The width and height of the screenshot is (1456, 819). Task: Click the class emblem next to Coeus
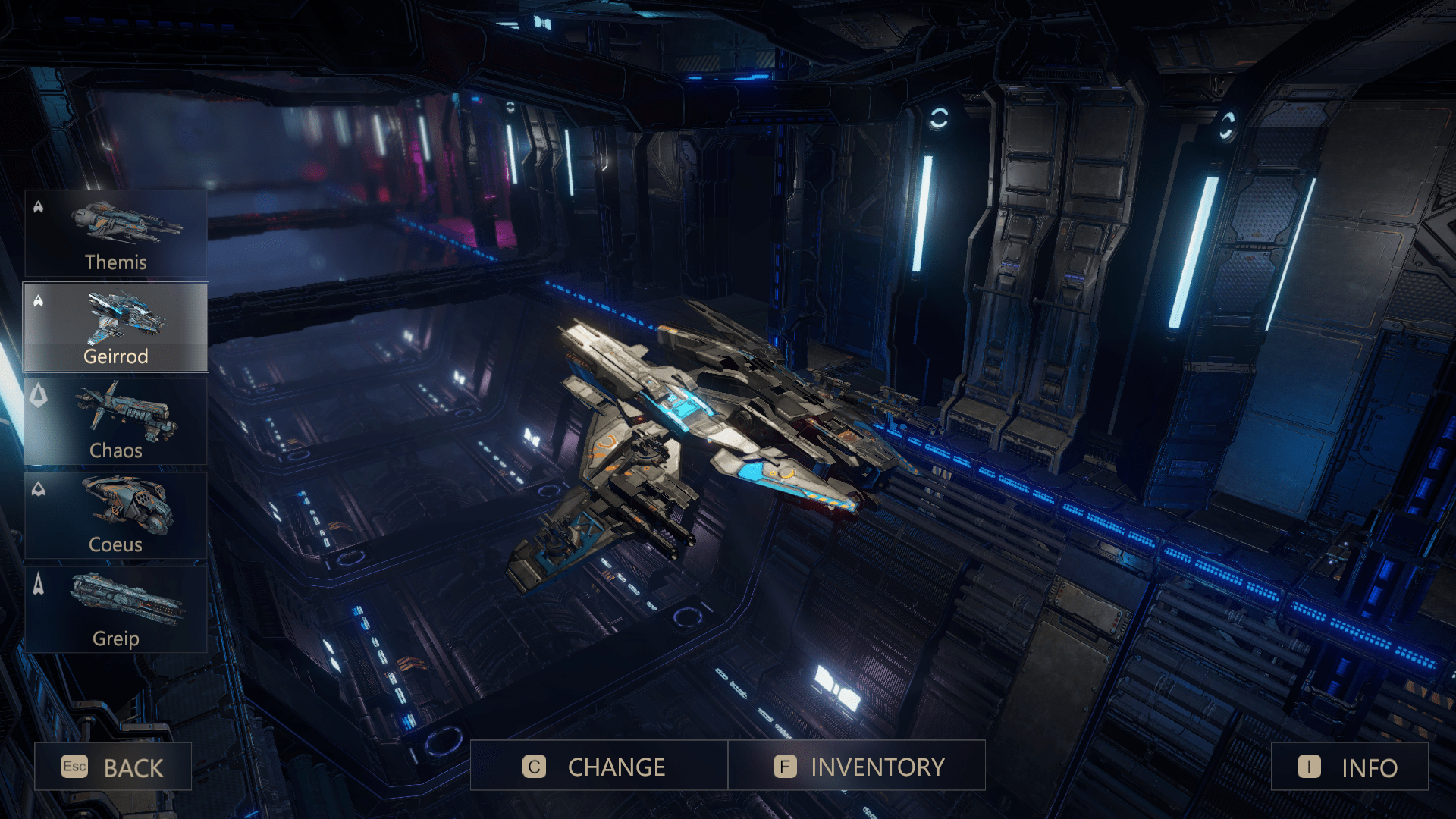(36, 489)
